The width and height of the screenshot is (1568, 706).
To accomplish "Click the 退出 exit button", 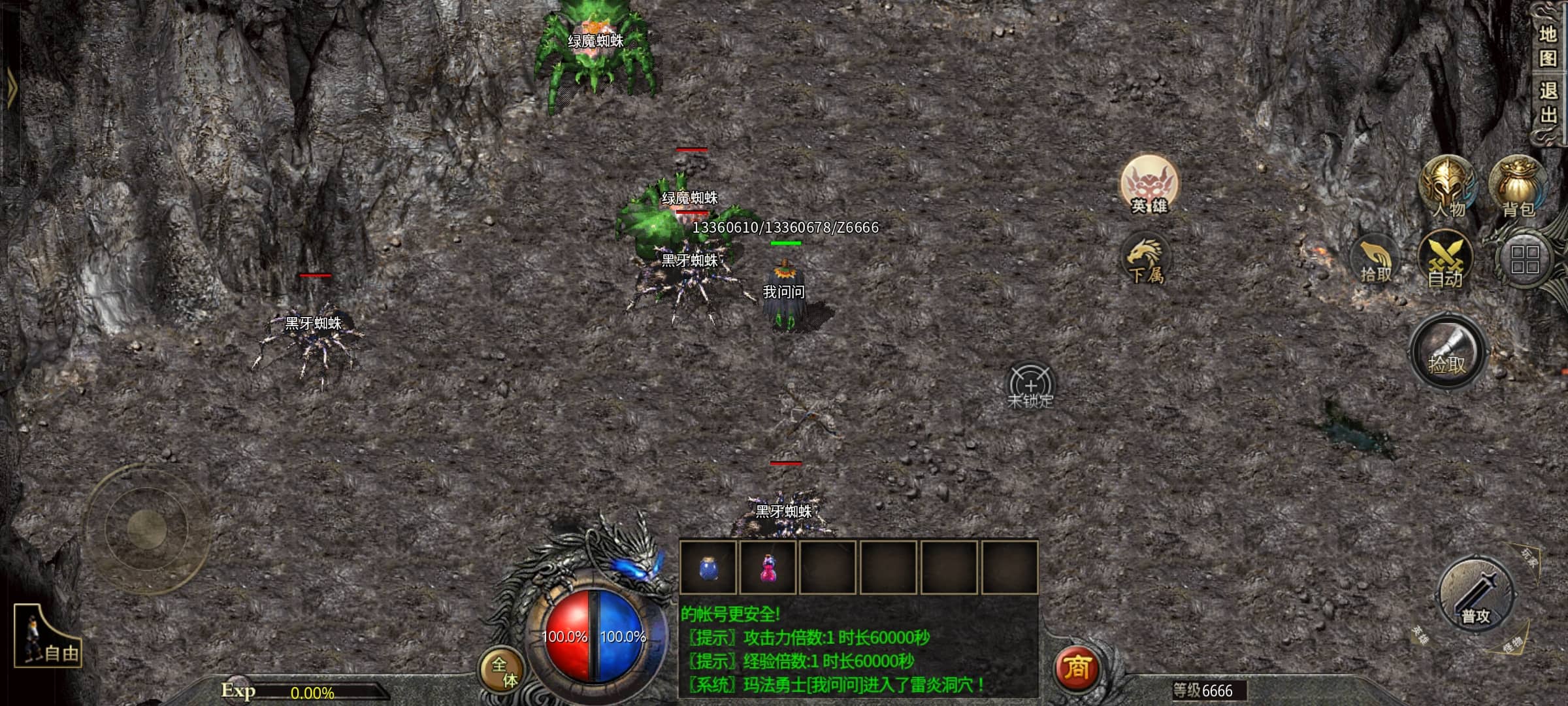I will [1547, 103].
